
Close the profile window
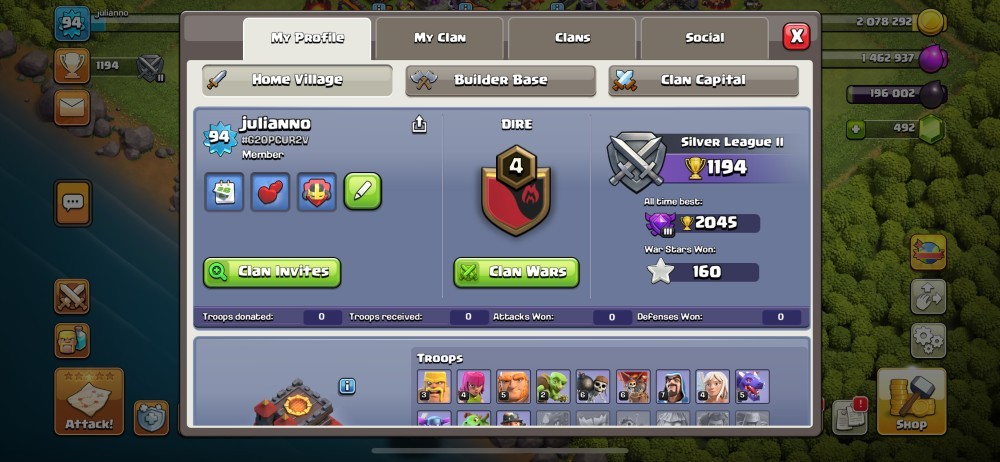[x=796, y=37]
